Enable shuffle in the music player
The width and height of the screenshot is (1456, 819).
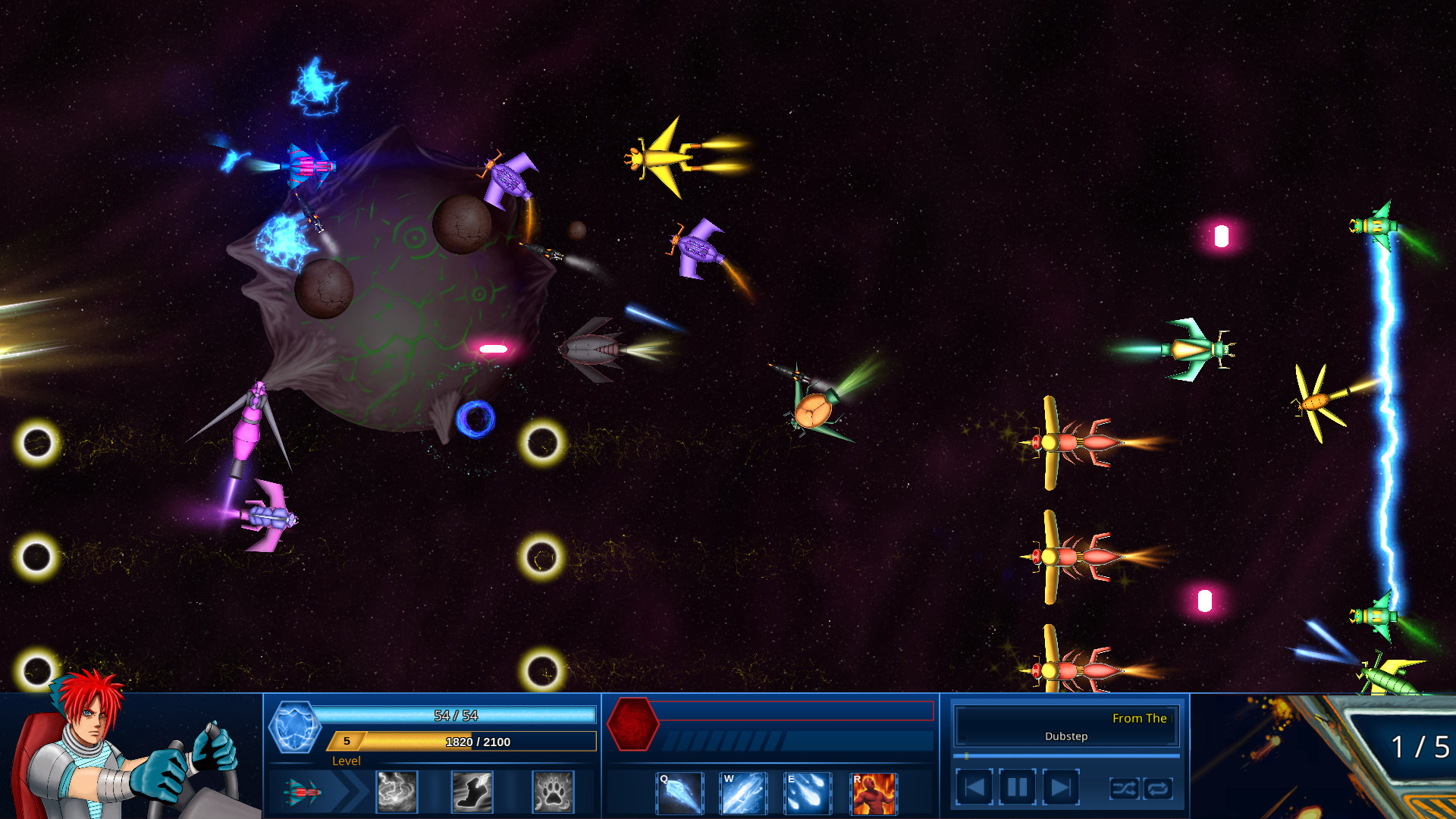(x=1125, y=789)
